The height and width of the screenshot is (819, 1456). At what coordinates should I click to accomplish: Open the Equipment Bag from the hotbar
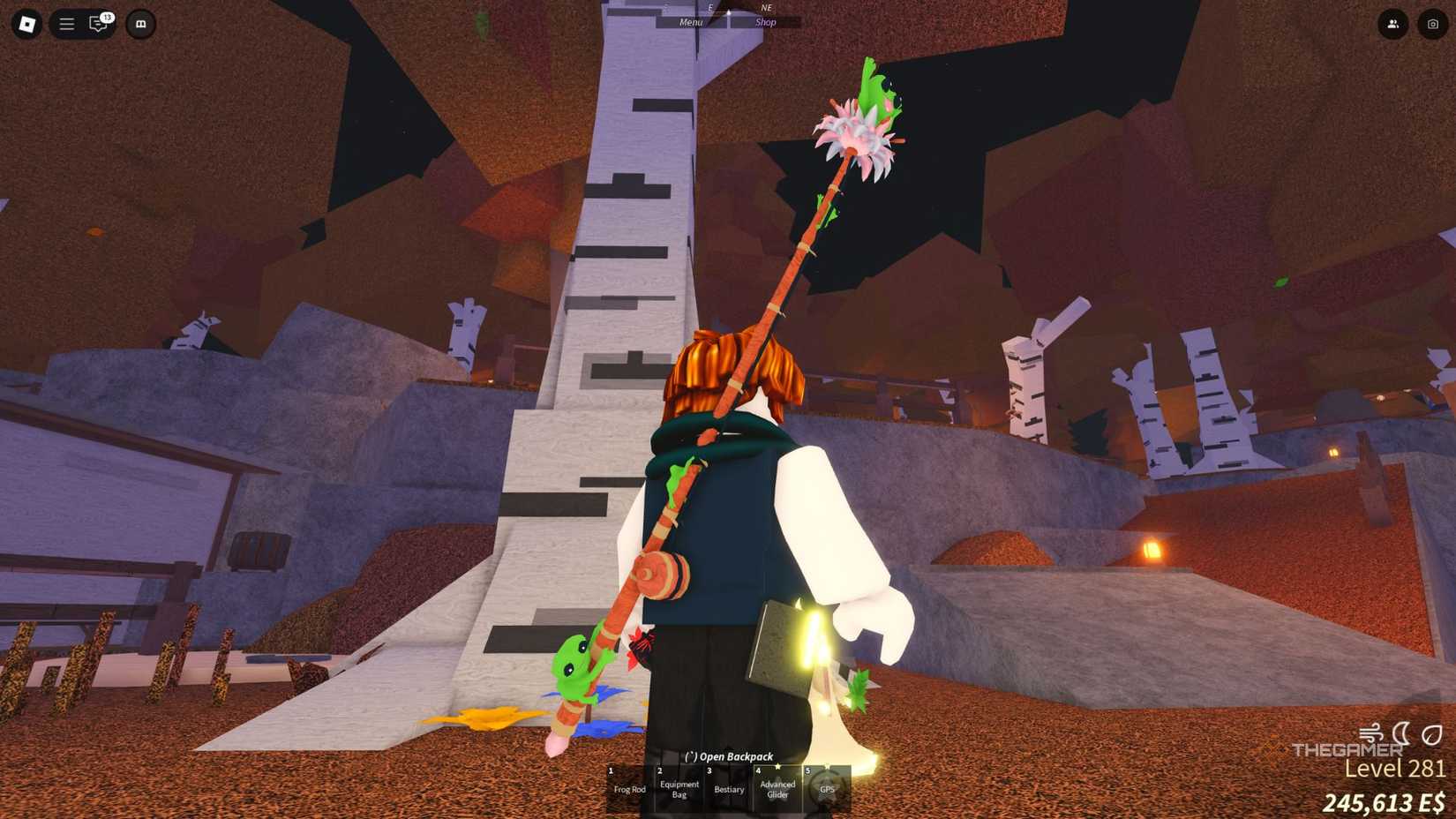(x=679, y=789)
